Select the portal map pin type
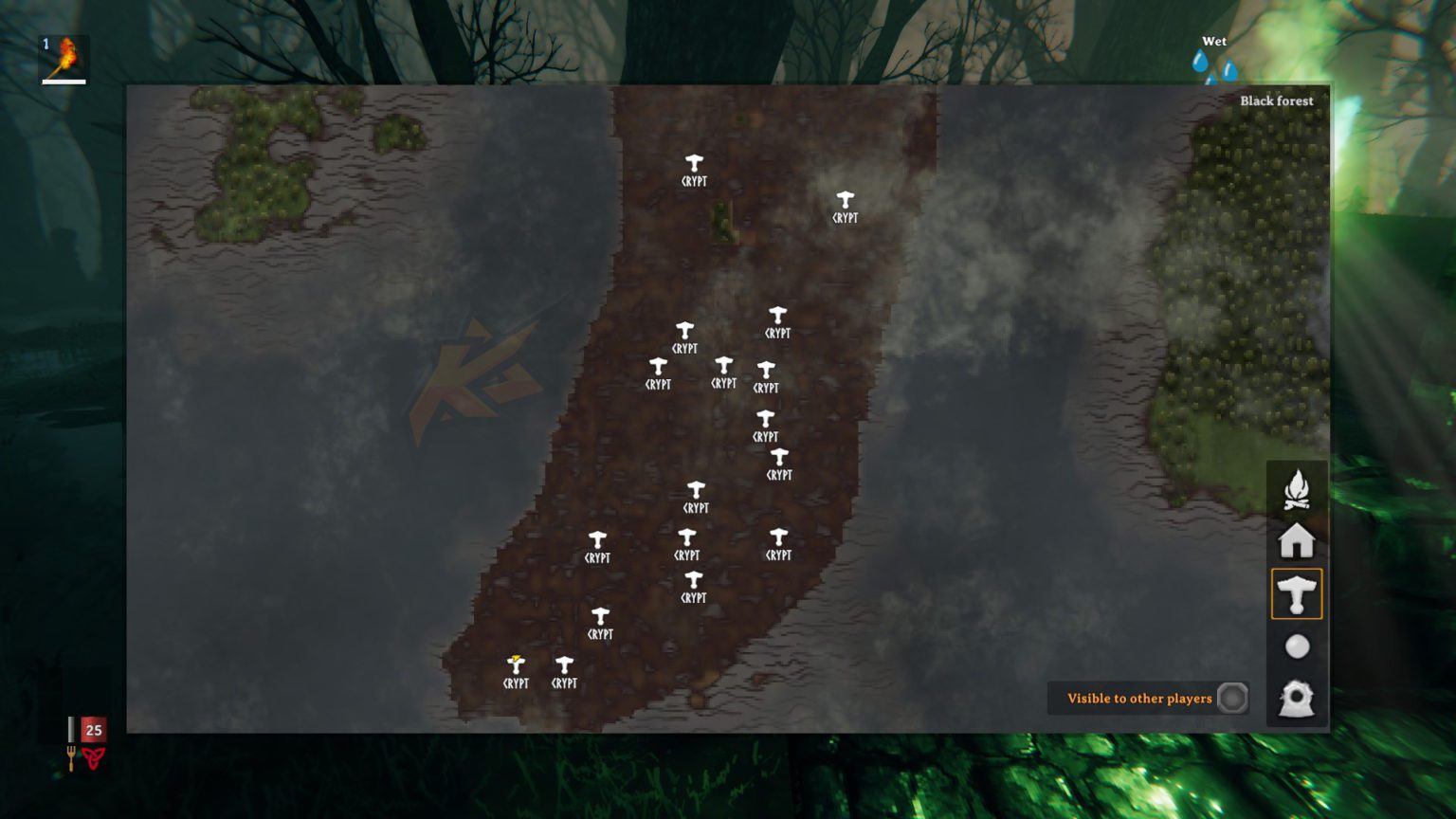 click(1297, 699)
